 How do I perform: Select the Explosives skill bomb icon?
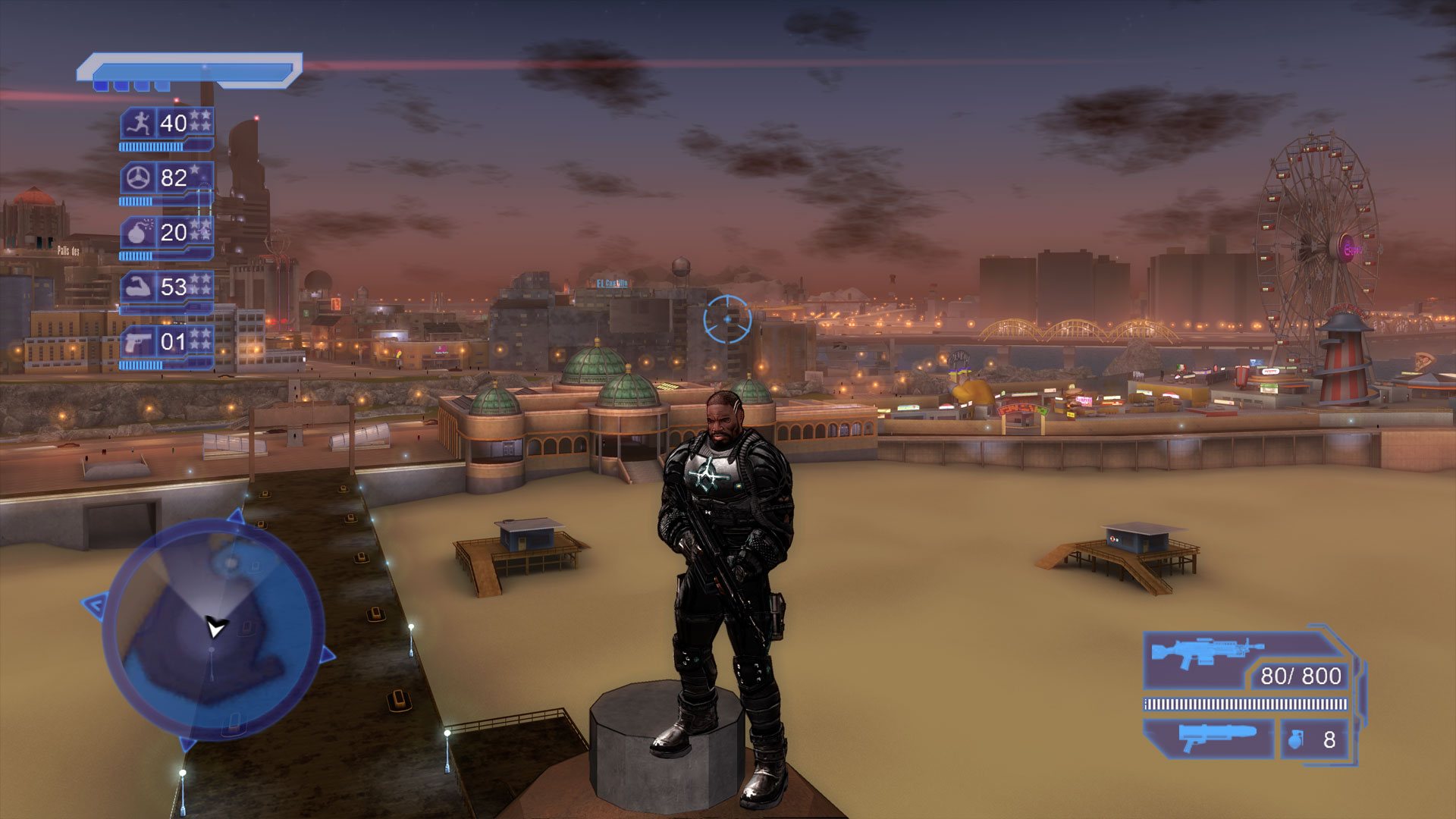click(x=136, y=234)
